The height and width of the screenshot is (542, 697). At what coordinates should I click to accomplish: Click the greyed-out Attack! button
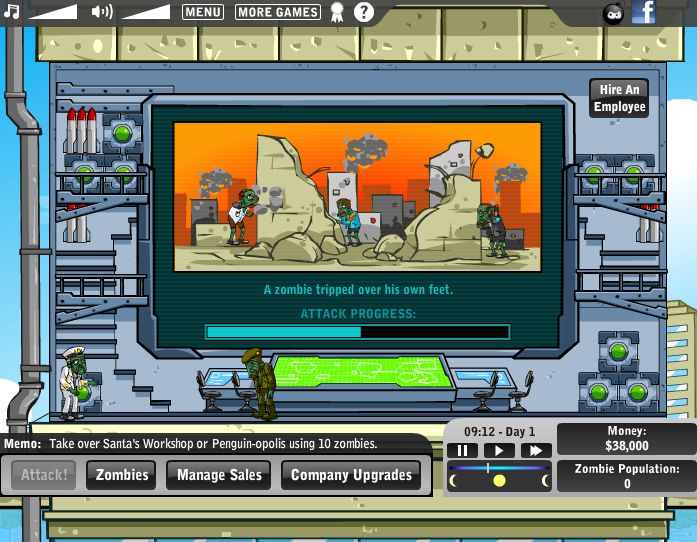tap(44, 475)
